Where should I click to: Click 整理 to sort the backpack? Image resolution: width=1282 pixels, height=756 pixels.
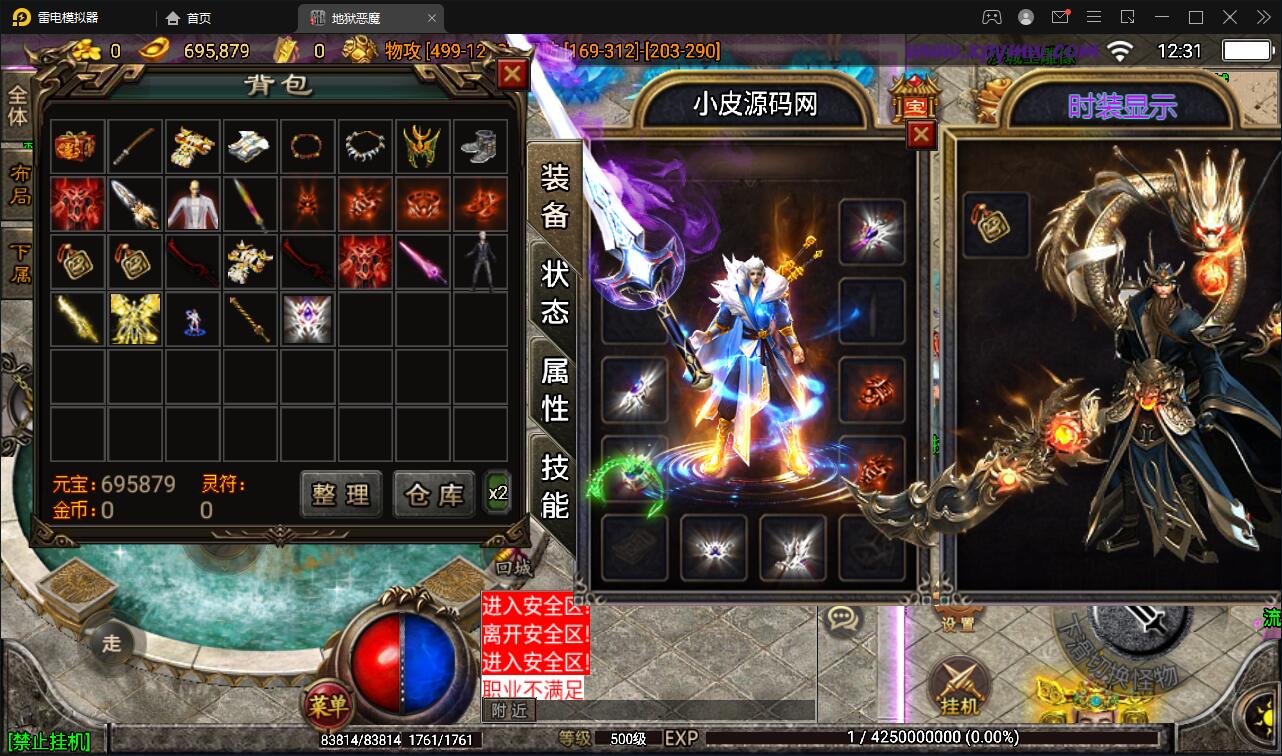coord(340,494)
